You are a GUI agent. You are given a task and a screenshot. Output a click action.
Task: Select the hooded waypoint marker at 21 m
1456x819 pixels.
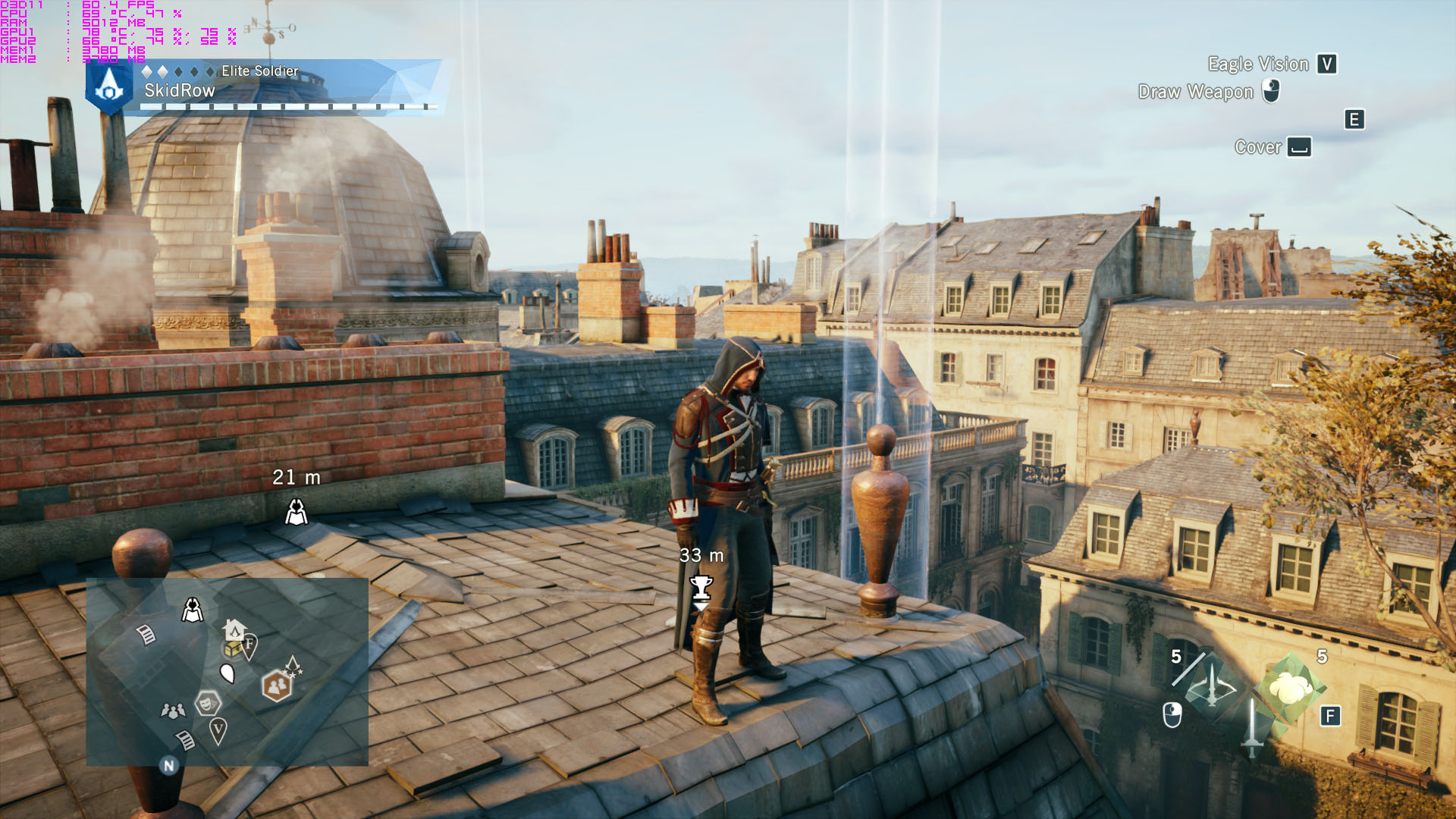coord(297,512)
